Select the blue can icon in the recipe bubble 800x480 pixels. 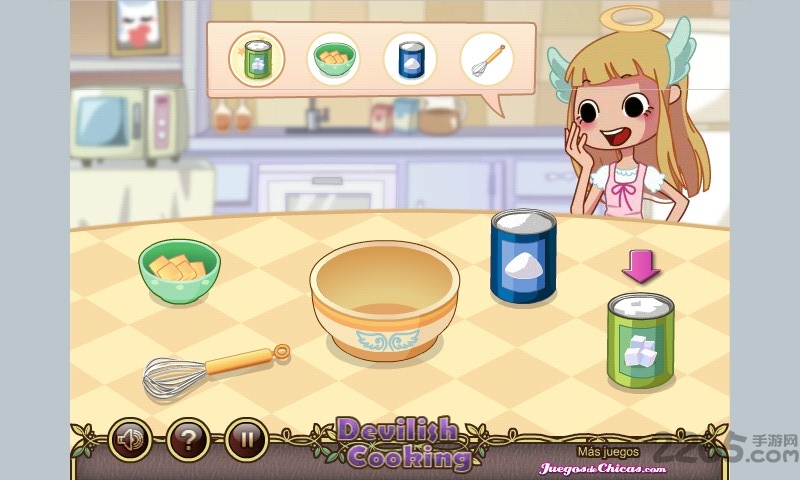[410, 58]
